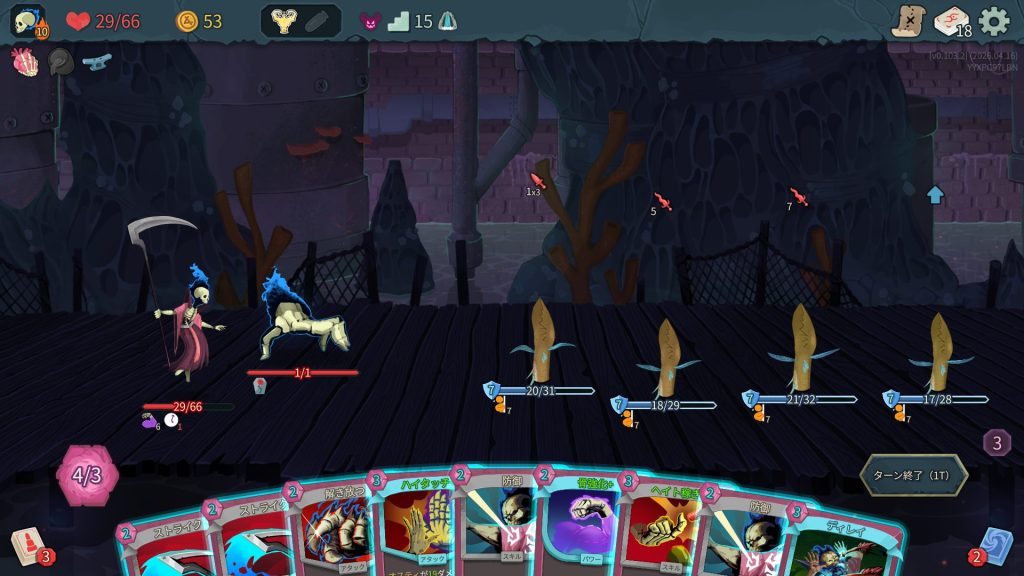Viewport: 1024px width, 576px height.
Task: Select the empty gray potion slot
Action: [x=317, y=21]
